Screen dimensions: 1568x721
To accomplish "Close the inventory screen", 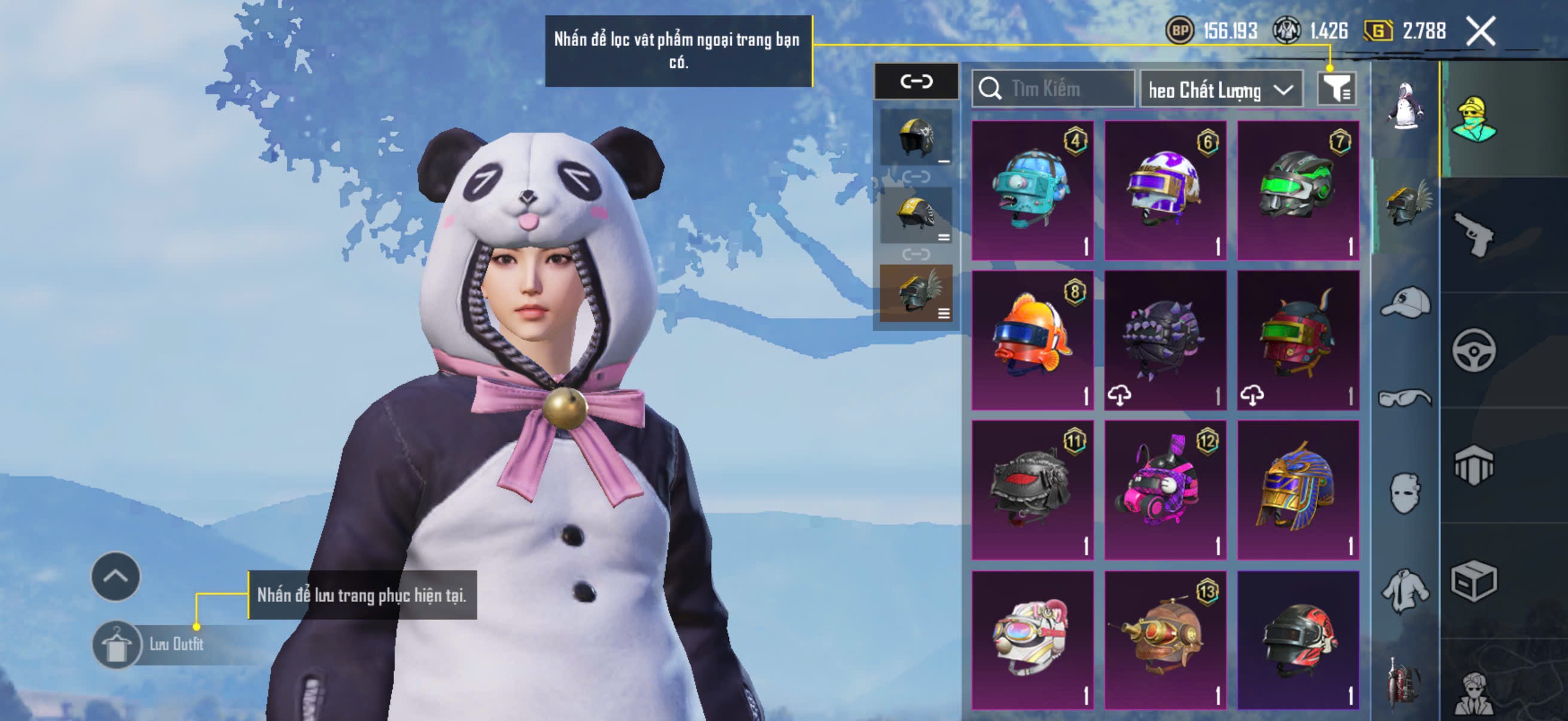I will [1479, 31].
